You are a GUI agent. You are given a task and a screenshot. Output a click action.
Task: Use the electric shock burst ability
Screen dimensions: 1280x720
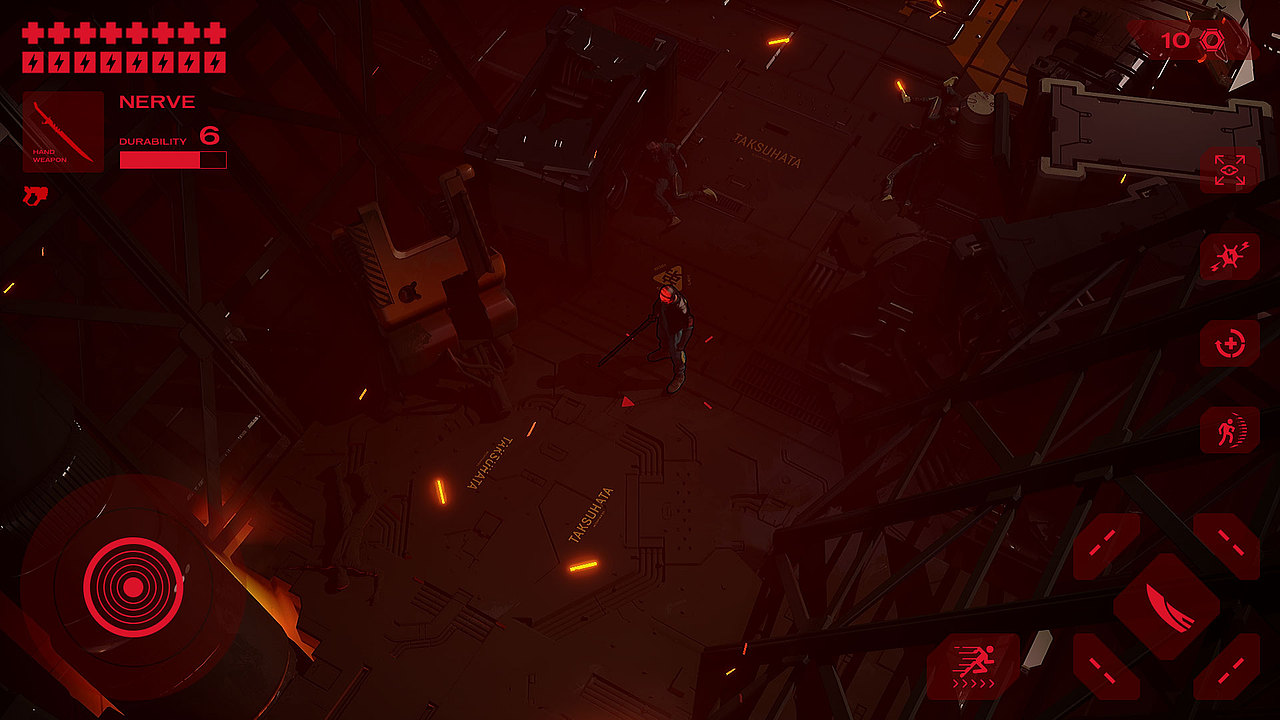pyautogui.click(x=1230, y=257)
